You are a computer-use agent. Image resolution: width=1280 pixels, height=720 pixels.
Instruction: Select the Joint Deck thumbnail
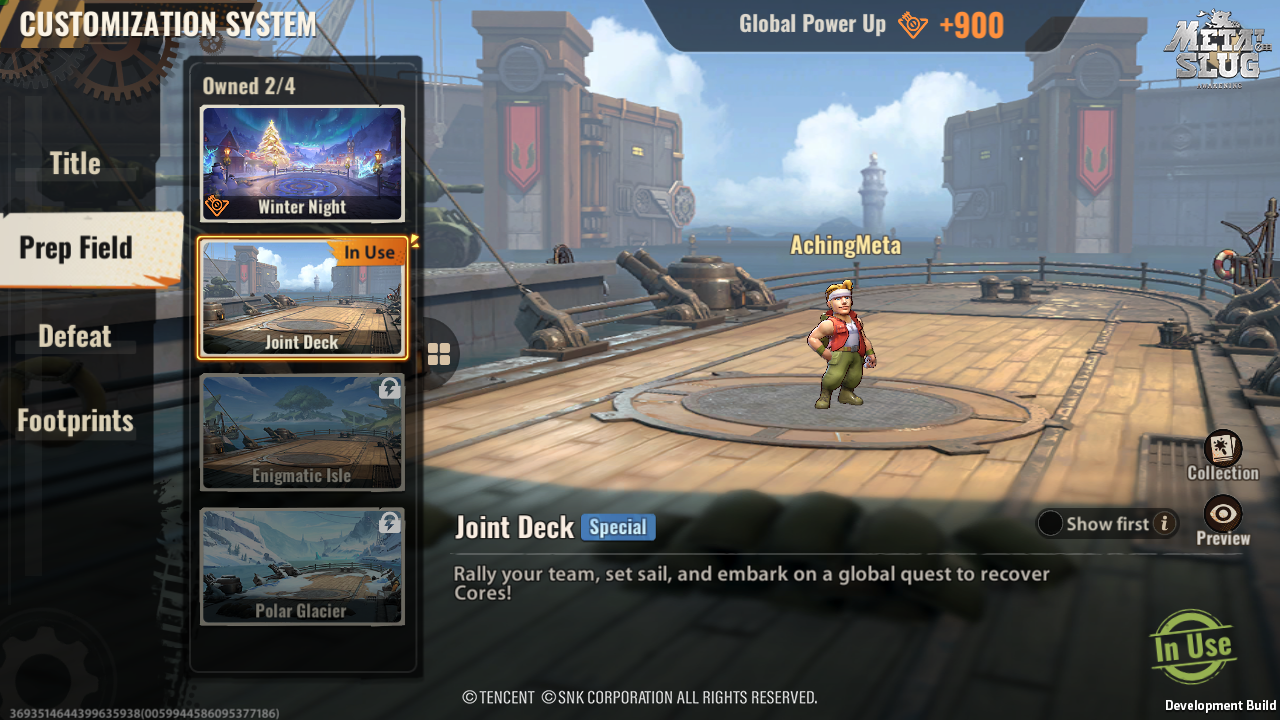[x=302, y=299]
